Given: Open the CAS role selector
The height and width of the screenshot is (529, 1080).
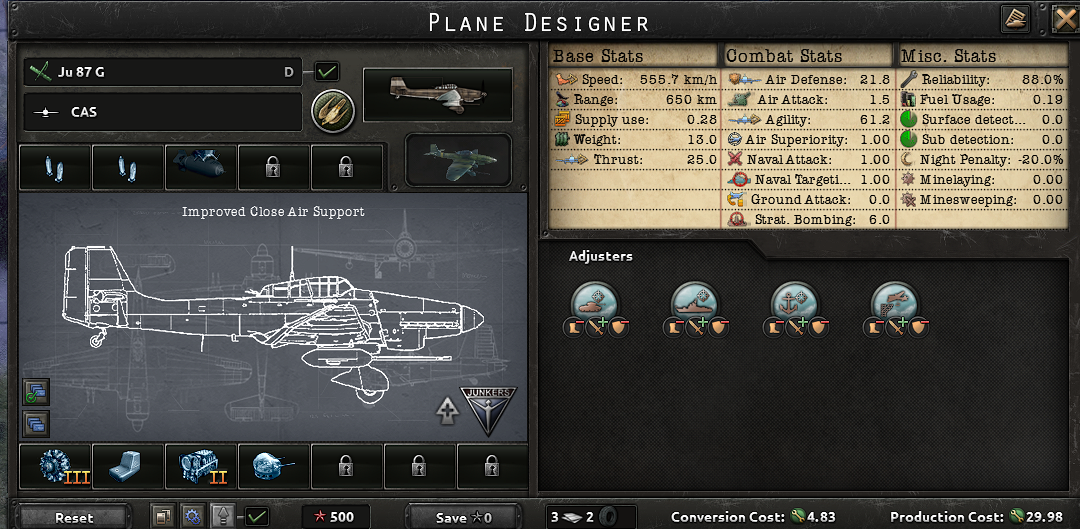Looking at the screenshot, I should (x=160, y=112).
